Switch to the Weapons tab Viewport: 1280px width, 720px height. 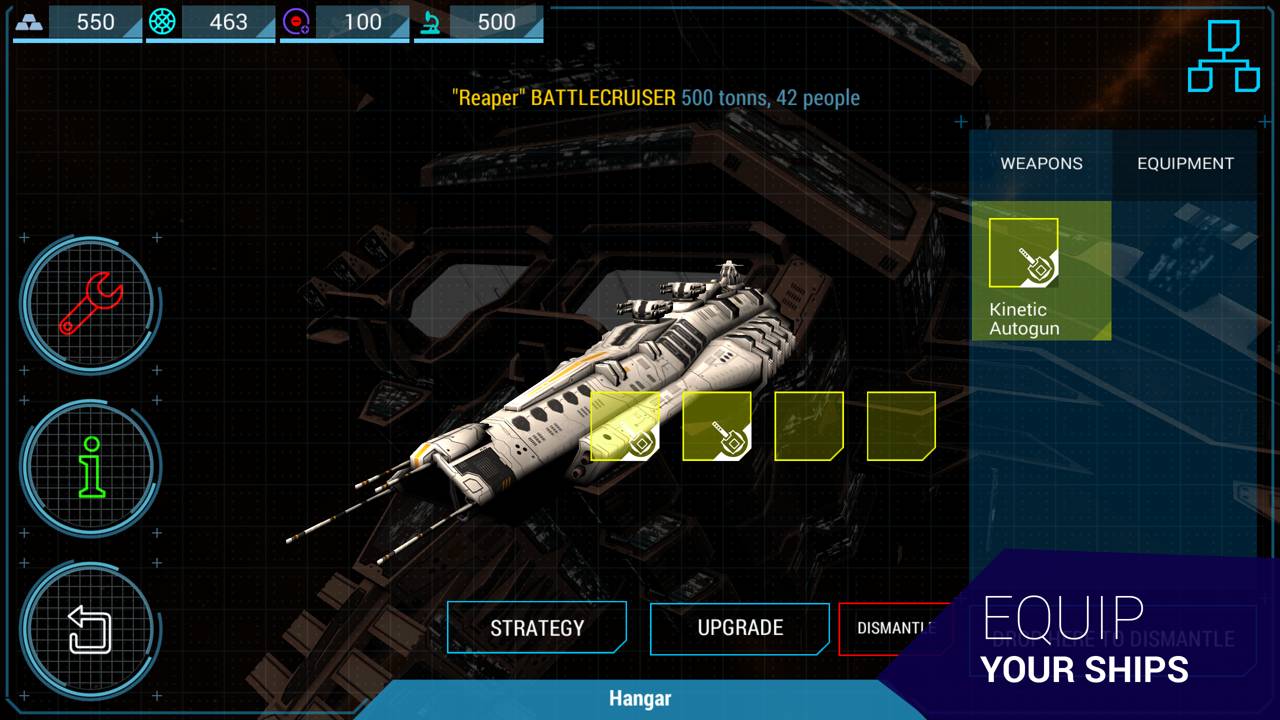tap(1041, 163)
